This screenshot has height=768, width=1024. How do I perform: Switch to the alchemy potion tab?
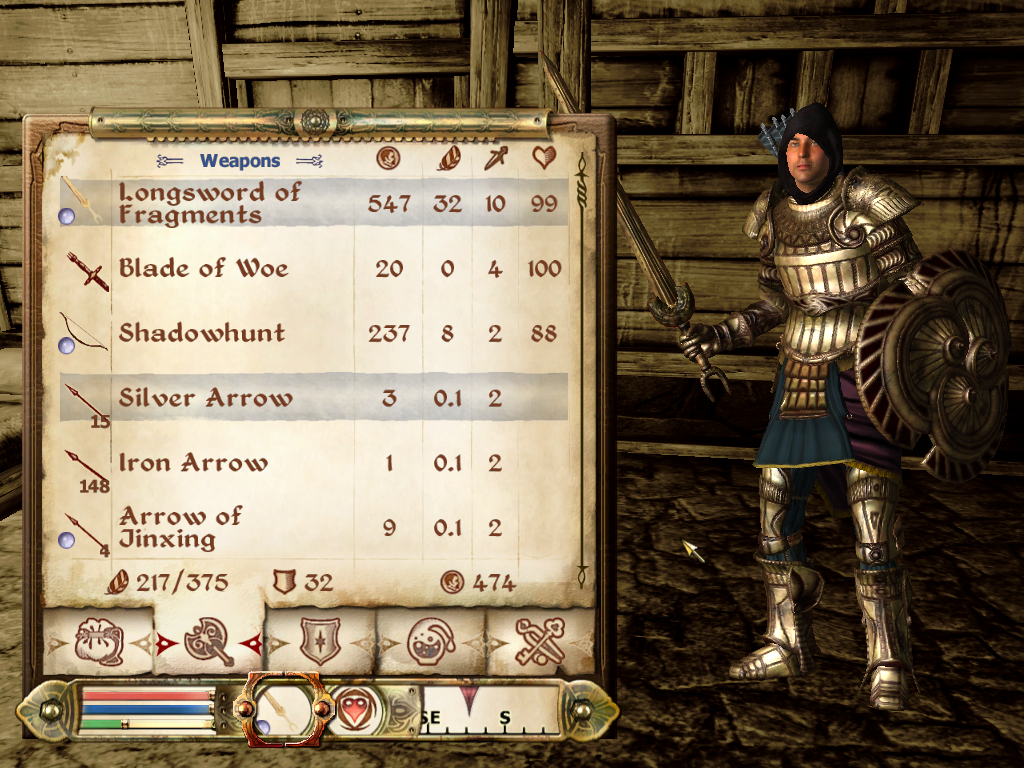(x=431, y=641)
